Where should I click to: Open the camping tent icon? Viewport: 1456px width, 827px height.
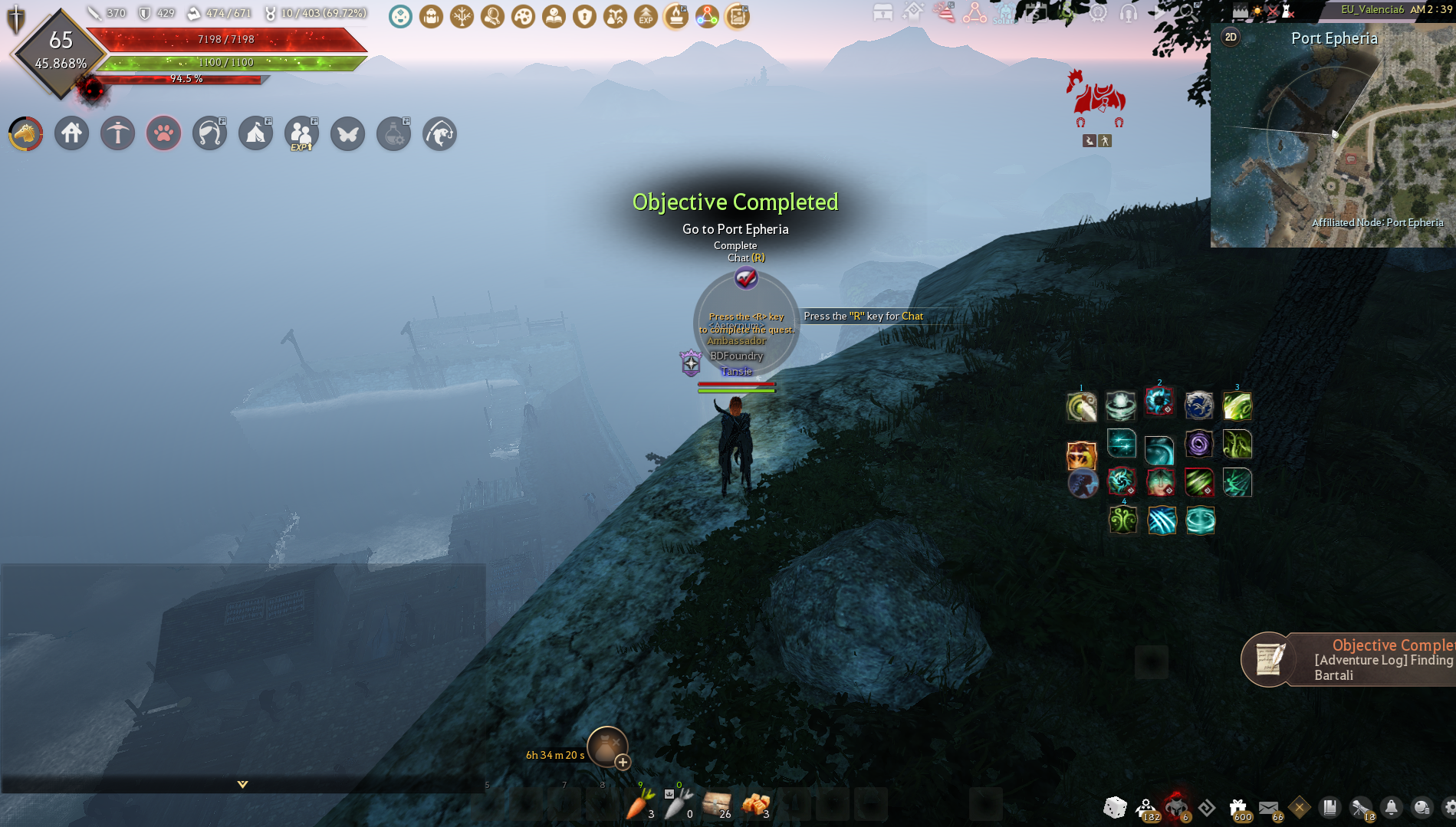[x=256, y=134]
